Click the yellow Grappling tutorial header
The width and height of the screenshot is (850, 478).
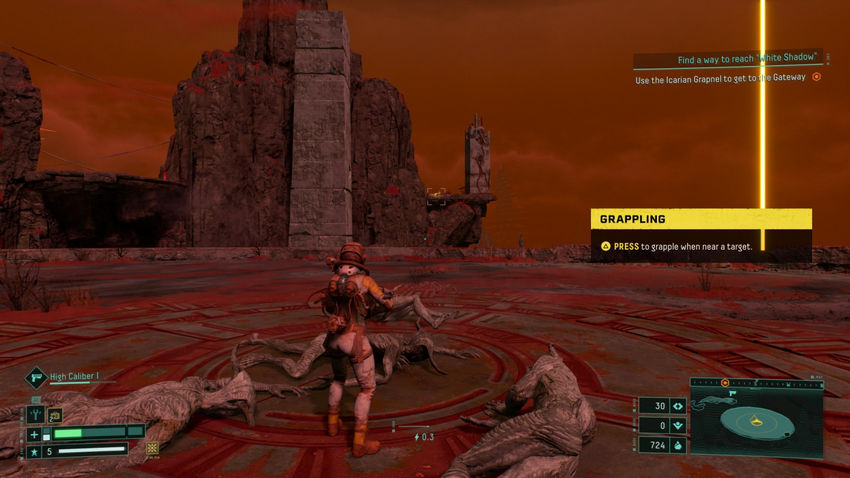point(700,218)
